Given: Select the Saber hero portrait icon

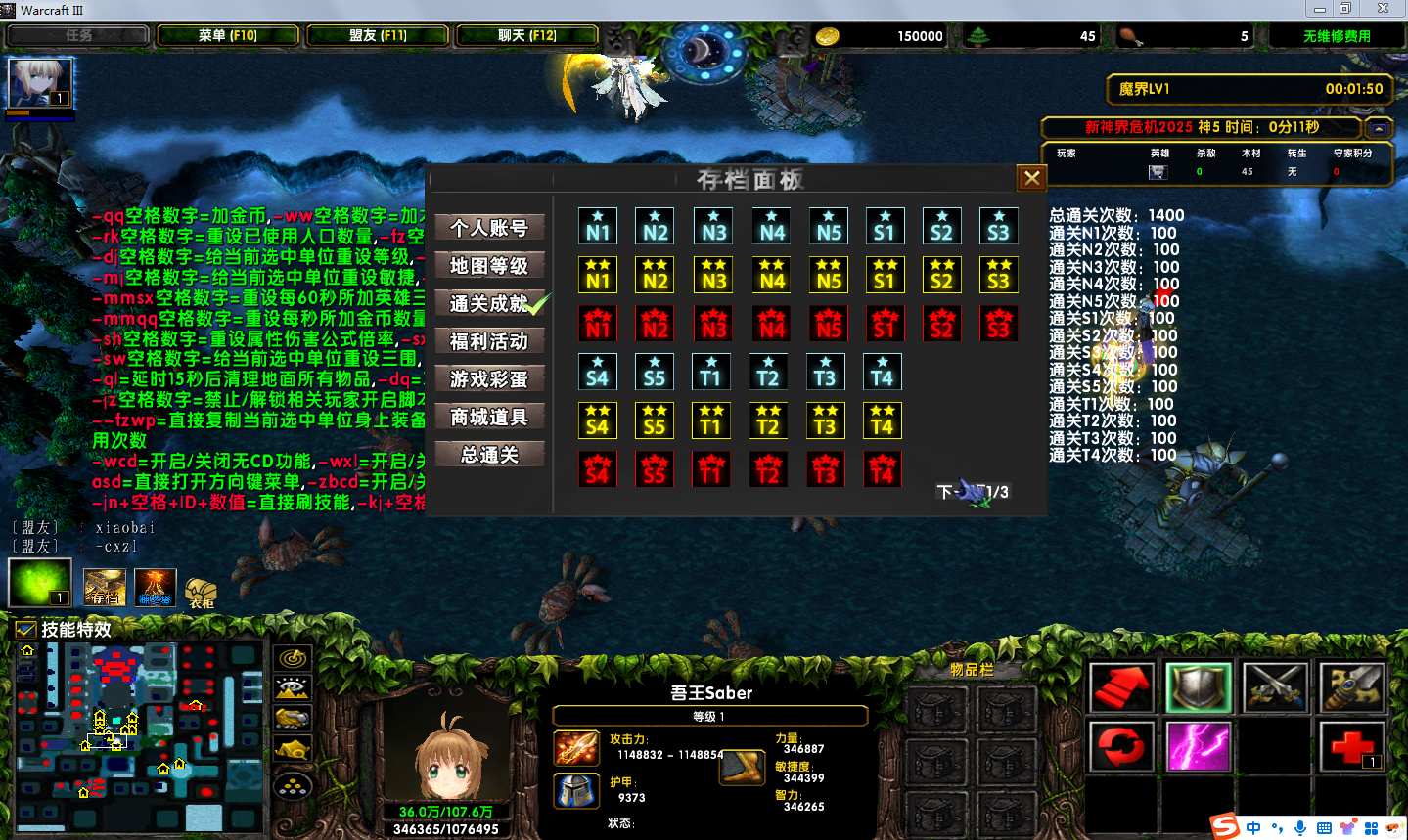Looking at the screenshot, I should (40, 83).
